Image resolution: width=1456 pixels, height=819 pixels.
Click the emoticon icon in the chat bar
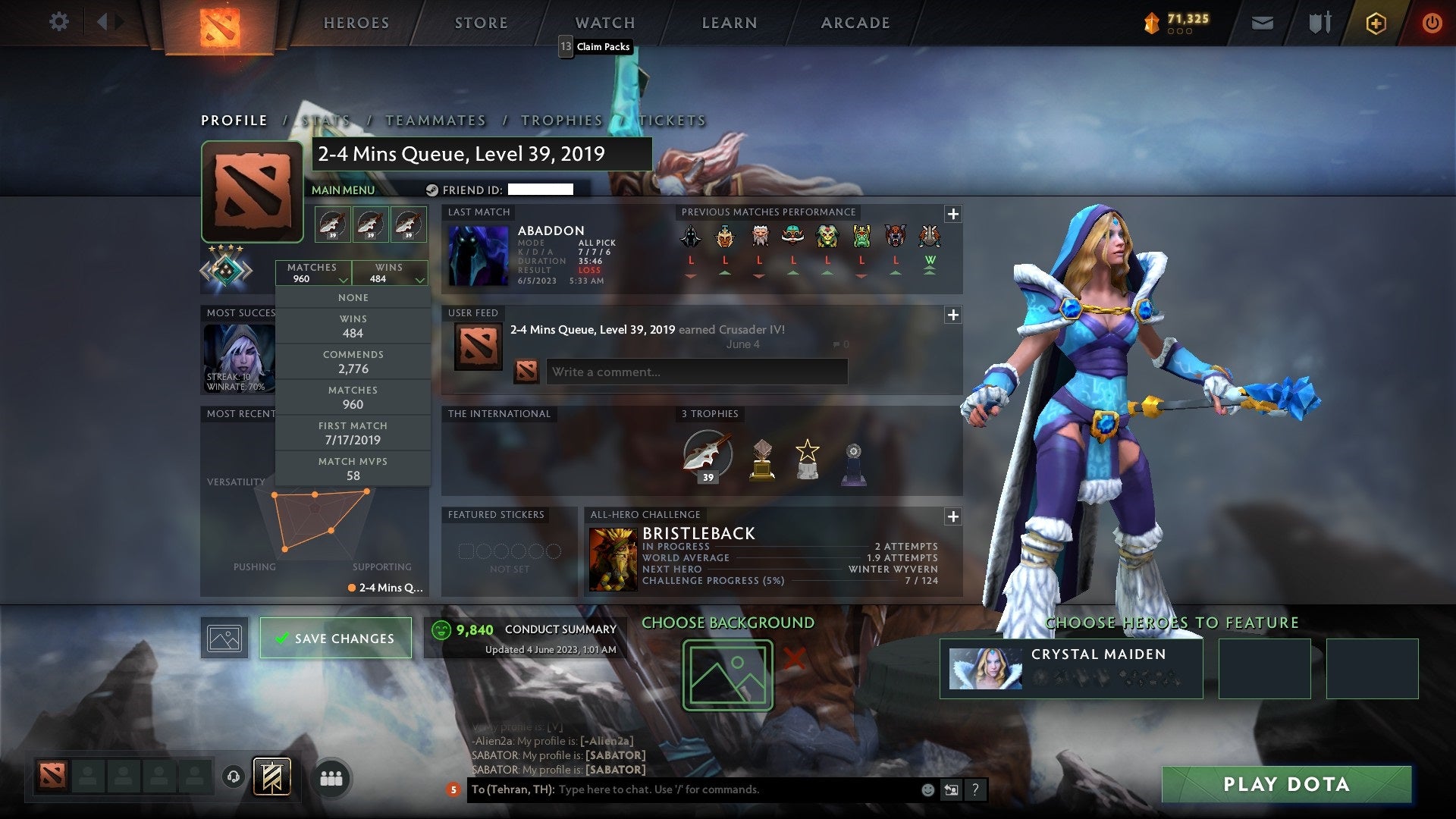(x=927, y=789)
